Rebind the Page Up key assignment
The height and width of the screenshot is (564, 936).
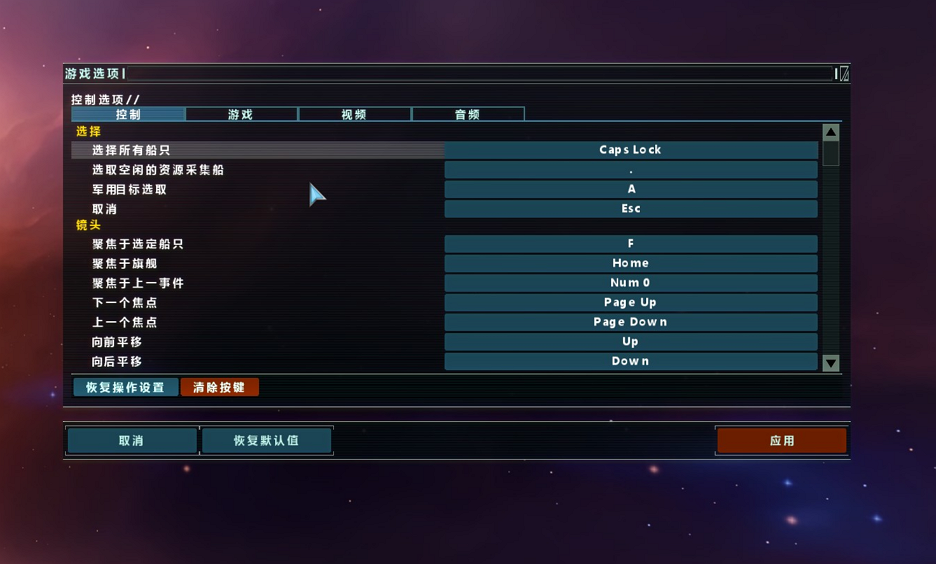630,302
